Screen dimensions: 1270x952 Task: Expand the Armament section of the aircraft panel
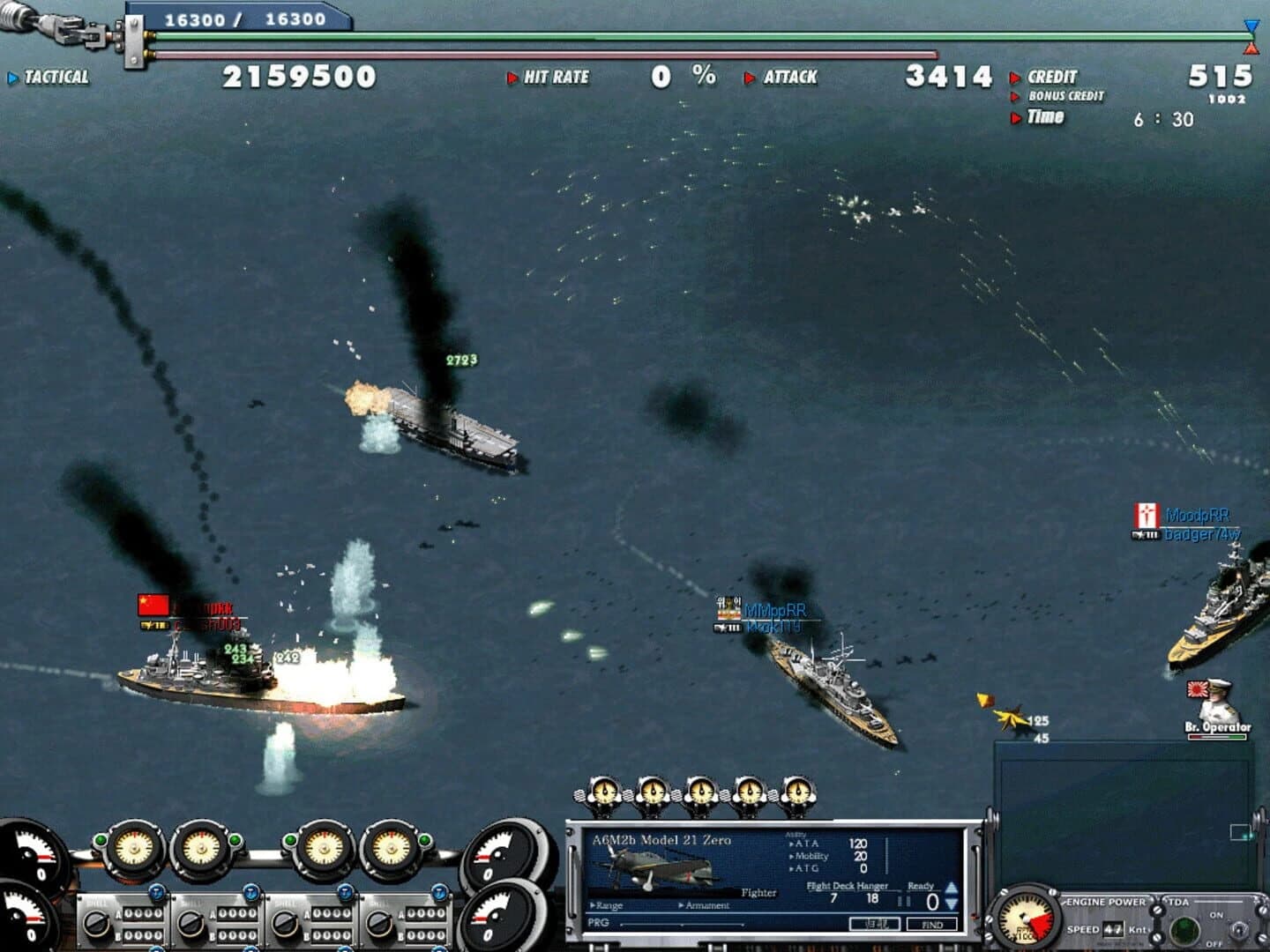pyautogui.click(x=706, y=905)
